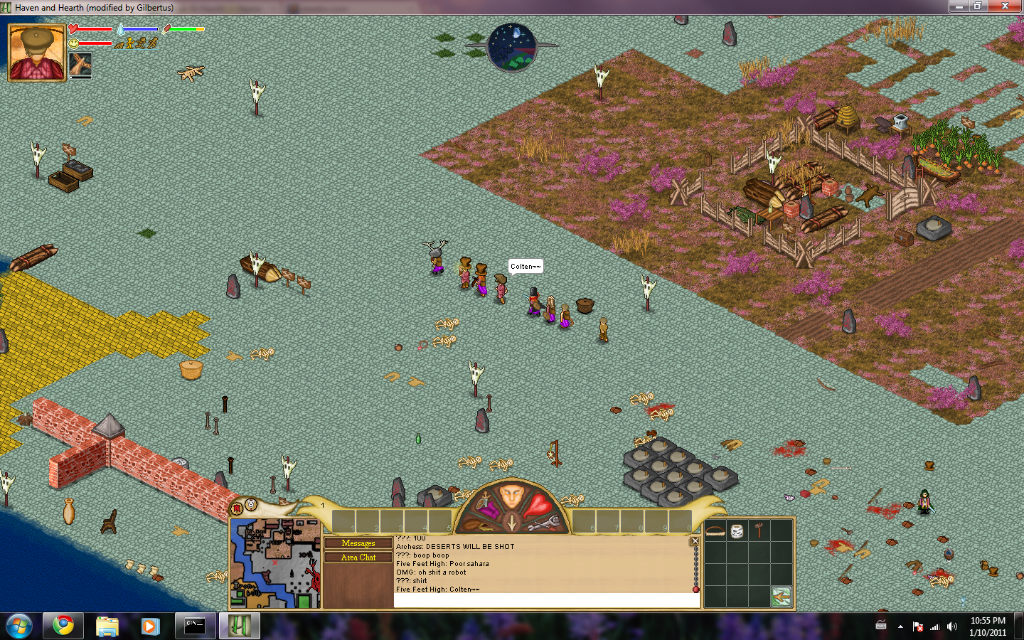Close the chat window with the X
This screenshot has height=640, width=1024.
point(695,541)
